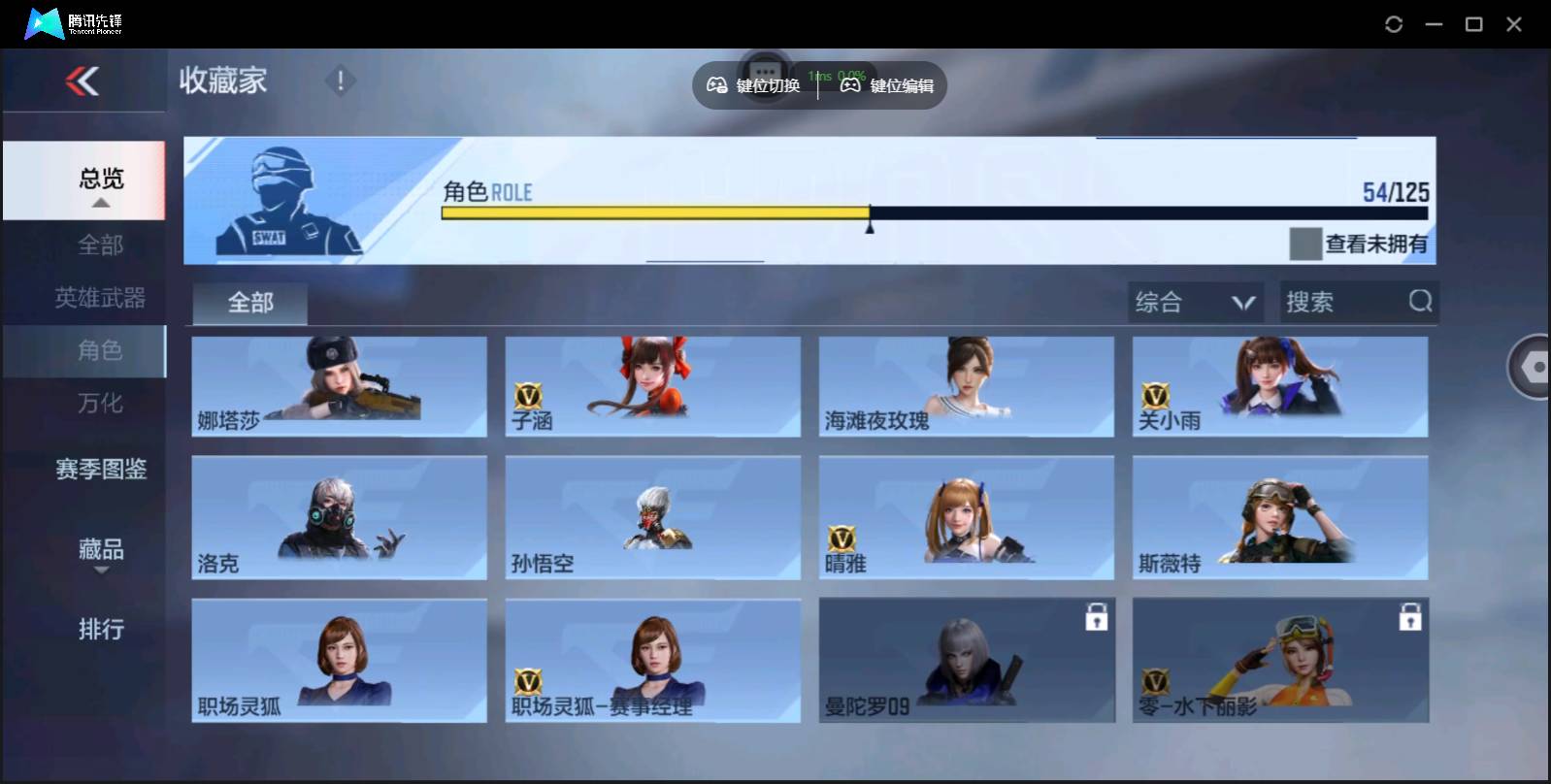The width and height of the screenshot is (1551, 784).
Task: Click the lock icon on 曼陀罗09 card
Action: coord(1096,618)
